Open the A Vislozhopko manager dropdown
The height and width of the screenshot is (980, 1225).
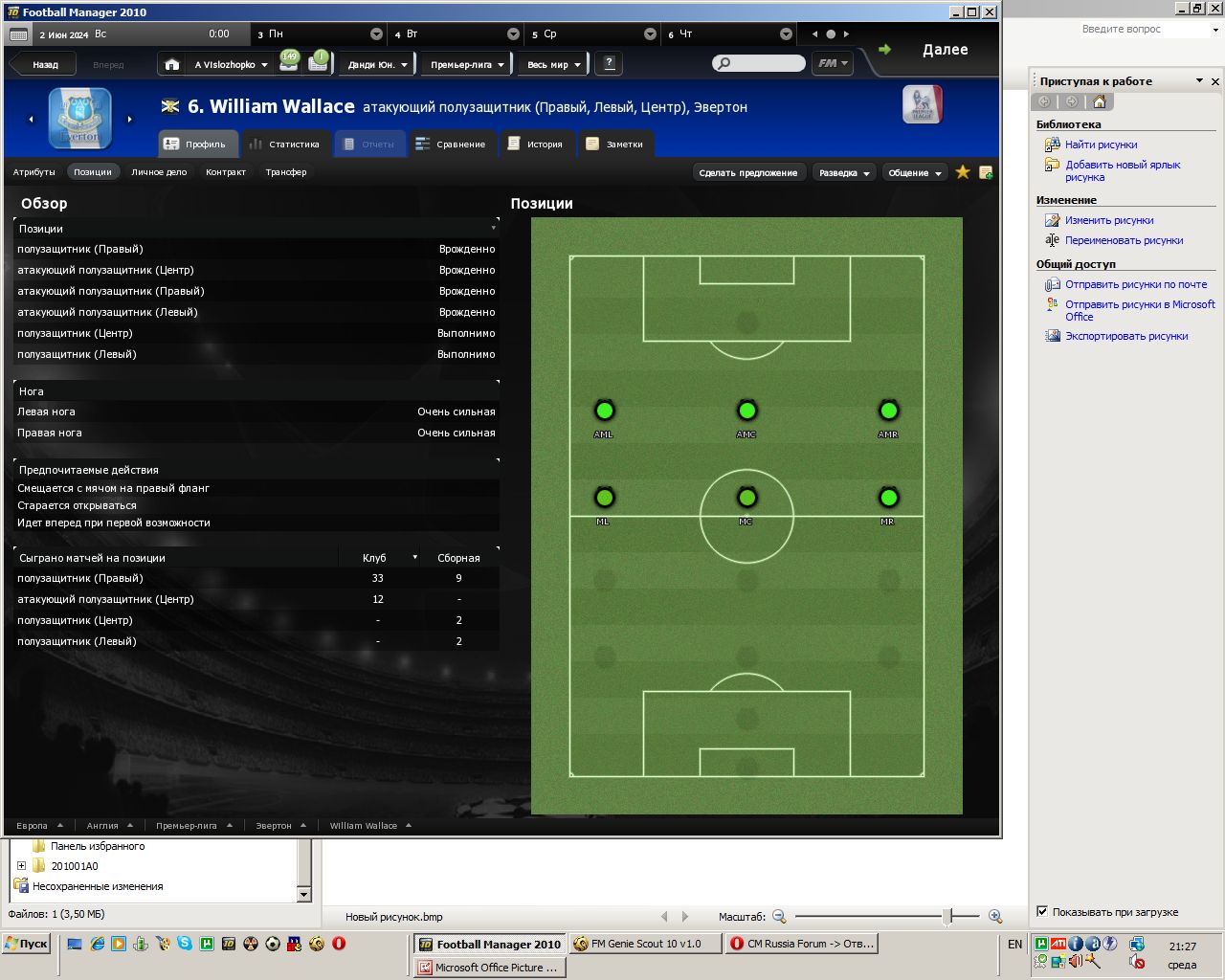tap(231, 64)
